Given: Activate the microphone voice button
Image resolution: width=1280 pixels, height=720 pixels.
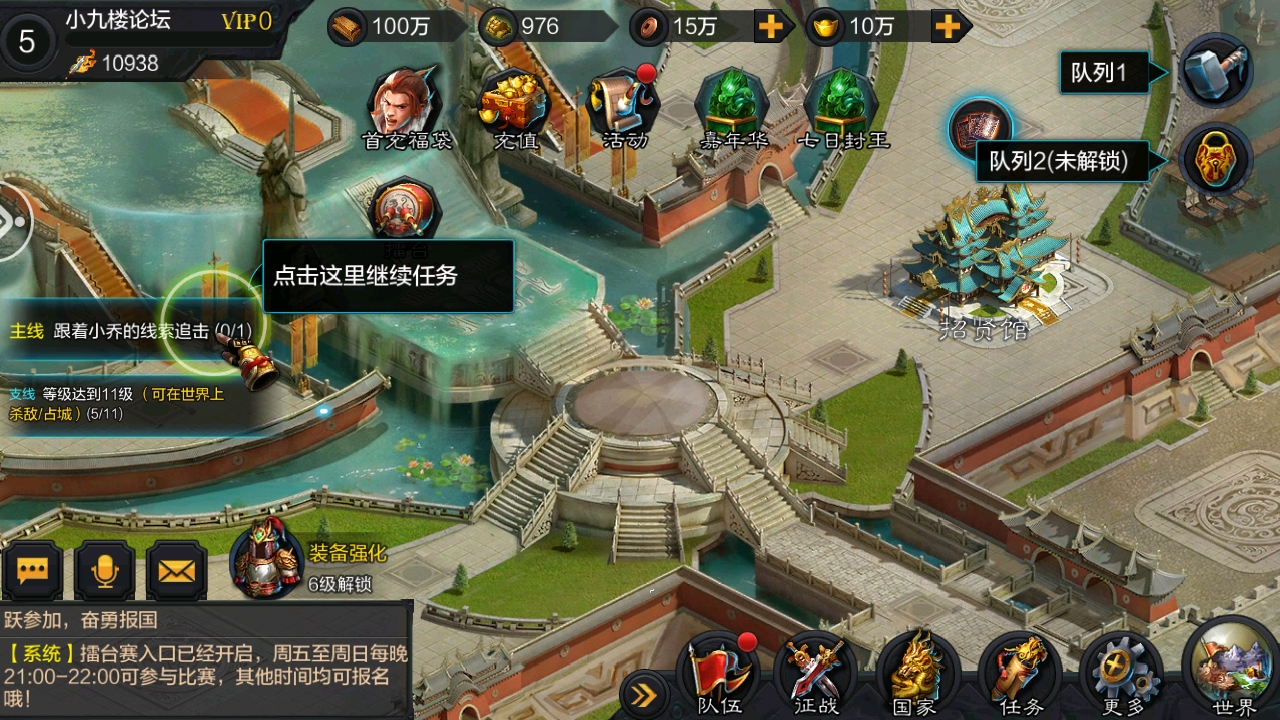Looking at the screenshot, I should tap(105, 570).
